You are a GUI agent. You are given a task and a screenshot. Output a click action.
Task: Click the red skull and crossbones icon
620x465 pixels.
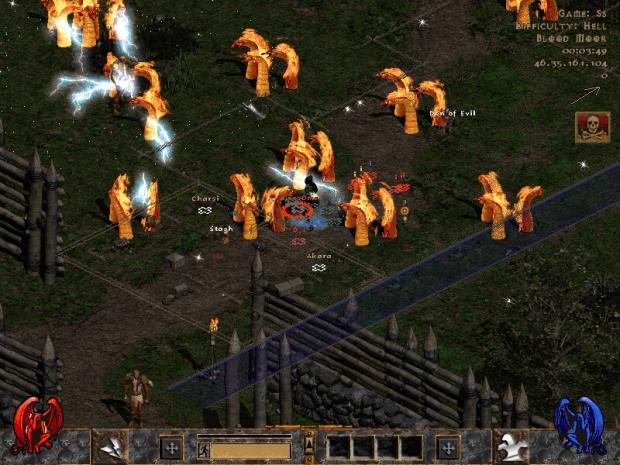(x=592, y=126)
